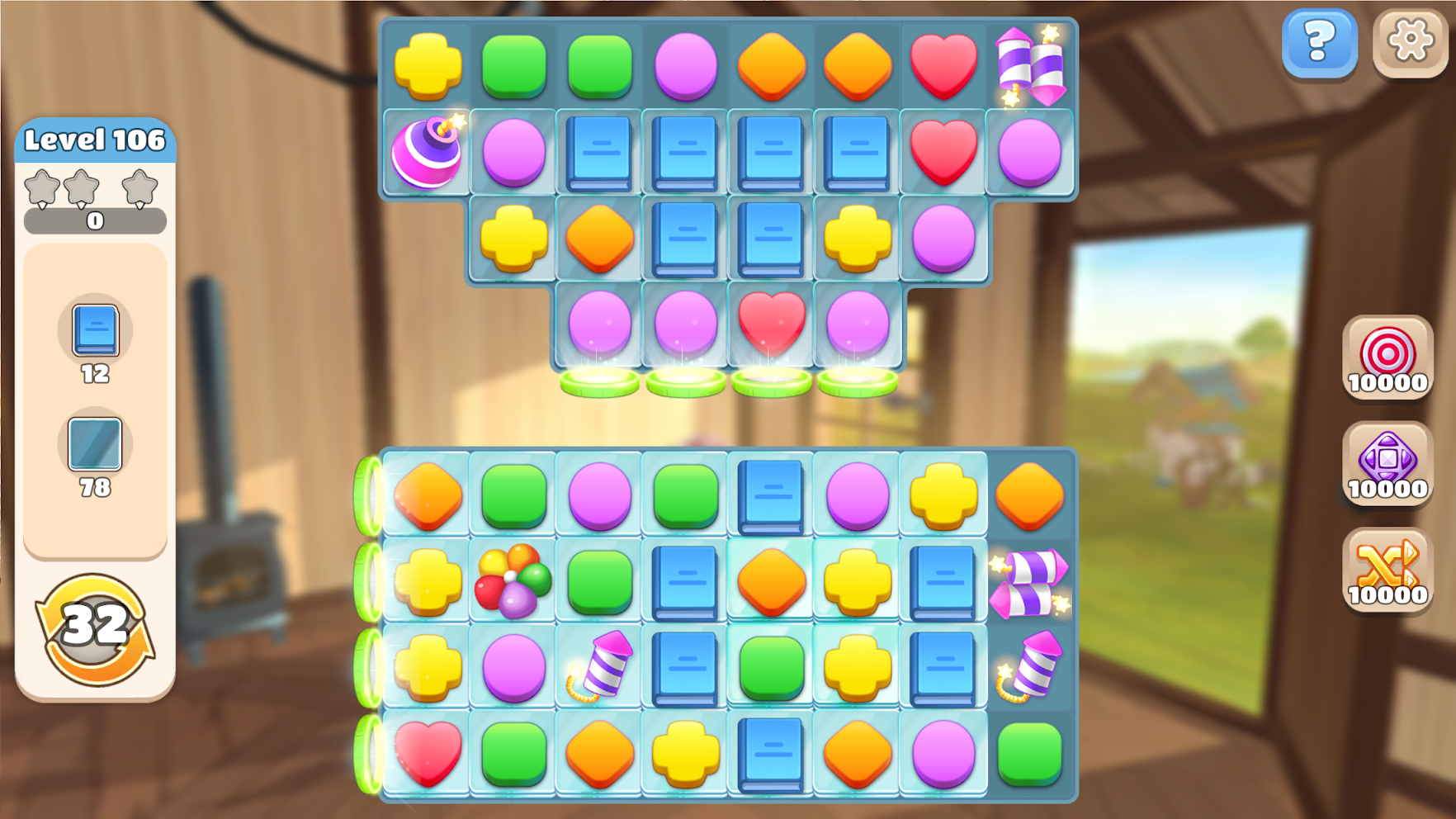Trigger the sideways twin firecracker tile
Image resolution: width=1456 pixels, height=819 pixels.
tap(1029, 583)
